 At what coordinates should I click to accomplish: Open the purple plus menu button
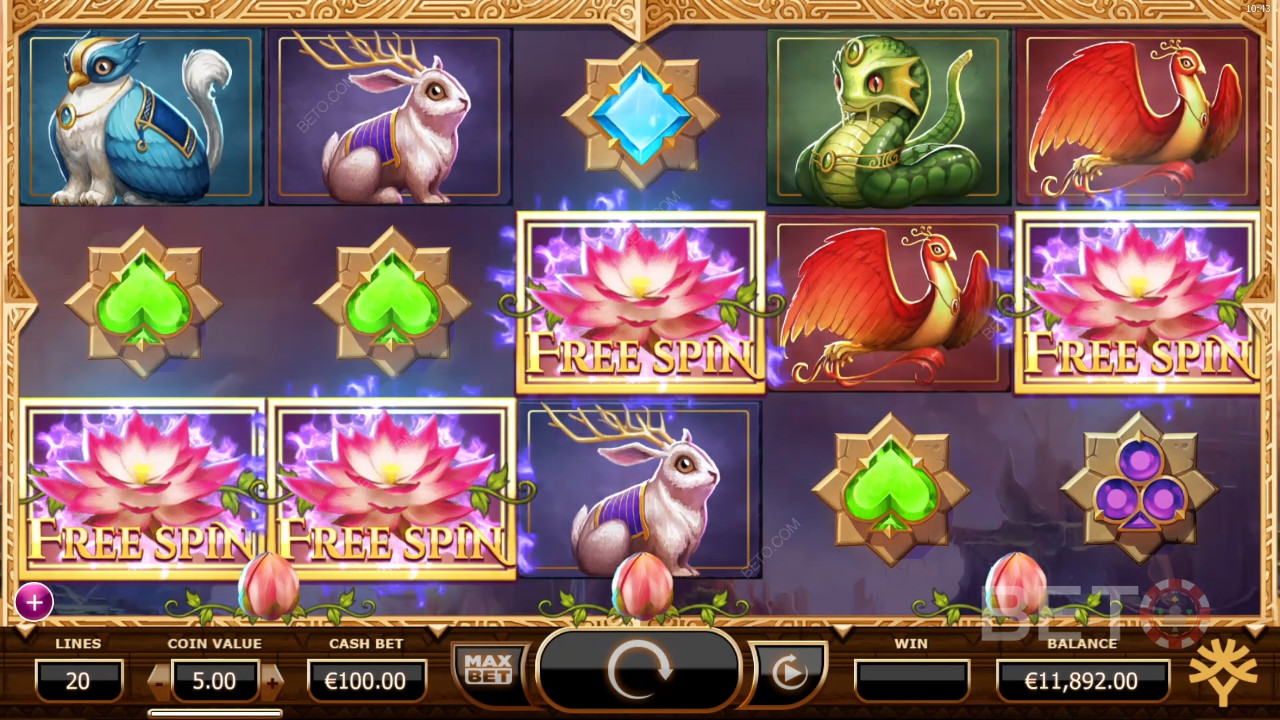click(34, 602)
